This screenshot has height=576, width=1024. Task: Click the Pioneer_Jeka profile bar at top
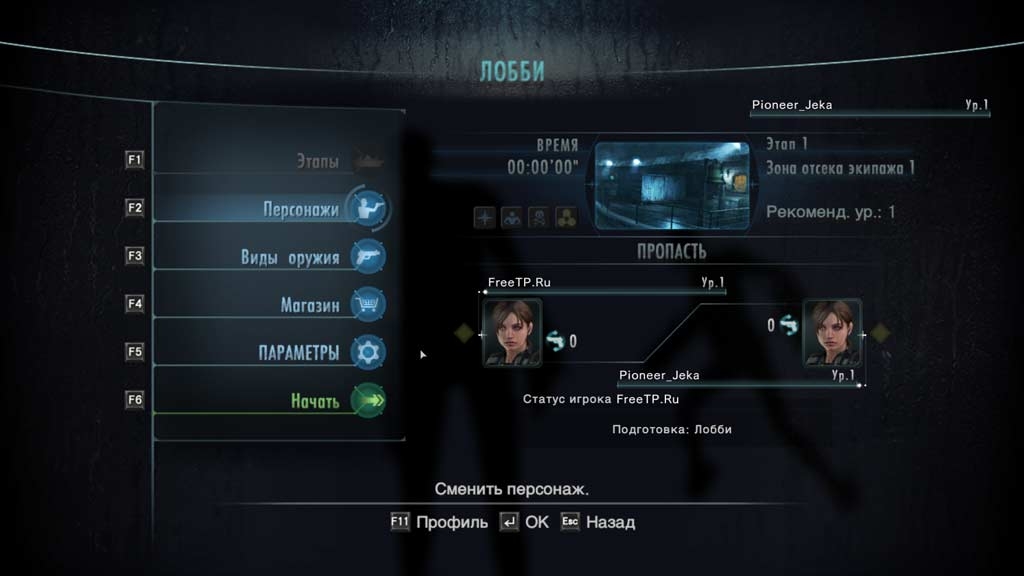tap(869, 105)
